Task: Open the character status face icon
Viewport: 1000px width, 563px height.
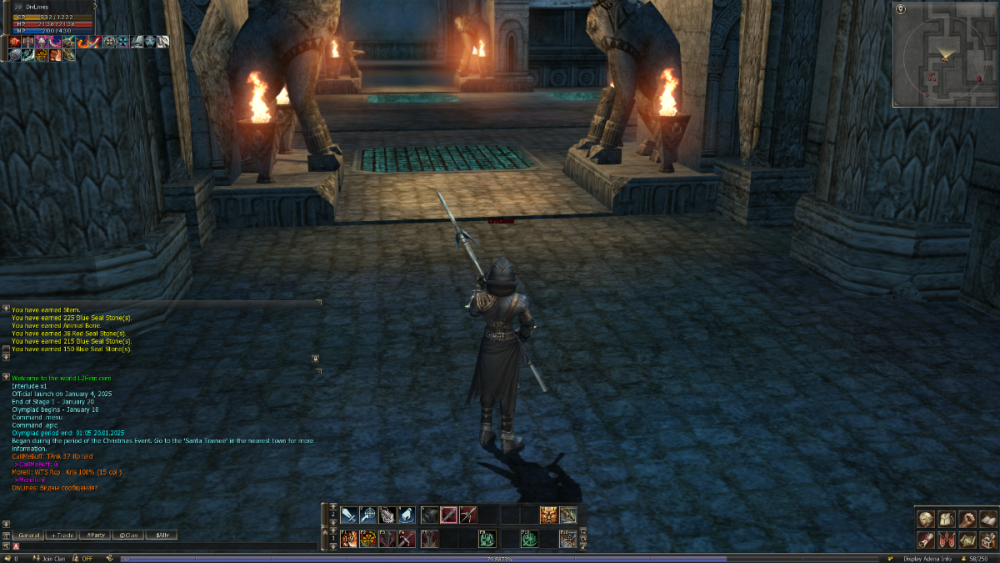Action: point(926,519)
